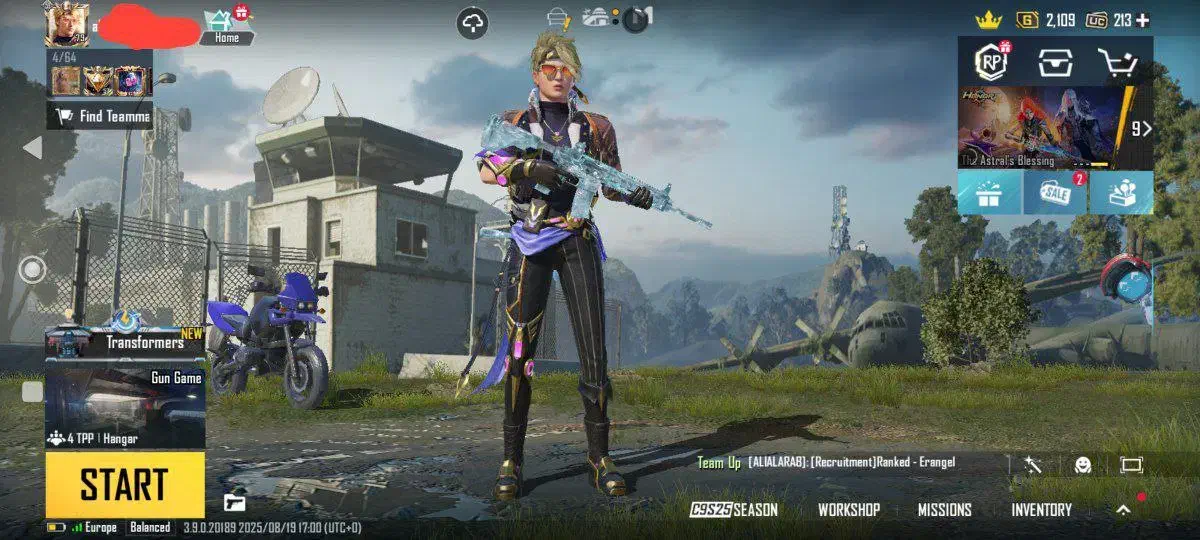The image size is (1200, 540).
Task: Open the Transformers event banner
Action: coord(125,341)
